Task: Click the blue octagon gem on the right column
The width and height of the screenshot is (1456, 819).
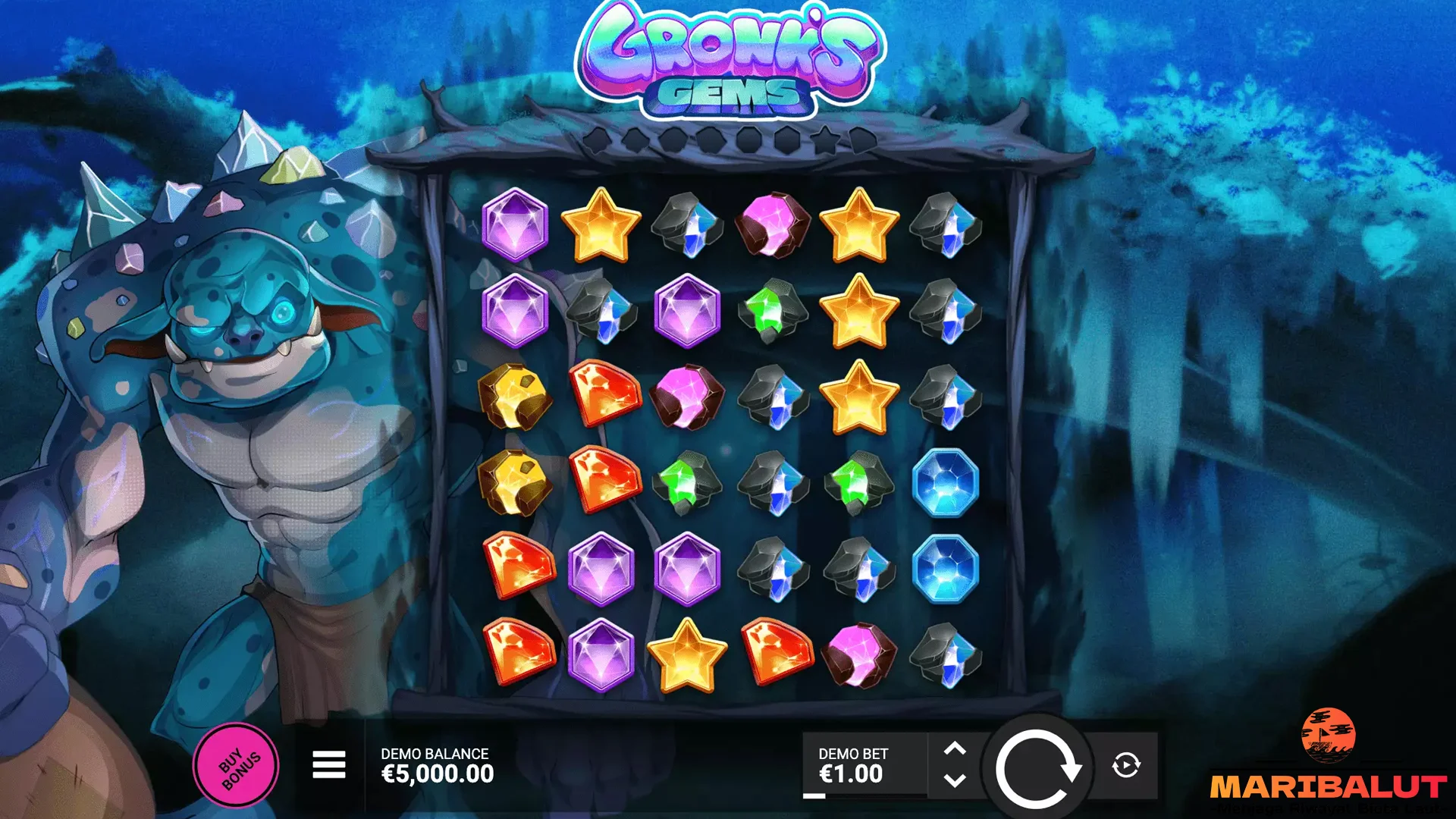Action: pos(943,482)
